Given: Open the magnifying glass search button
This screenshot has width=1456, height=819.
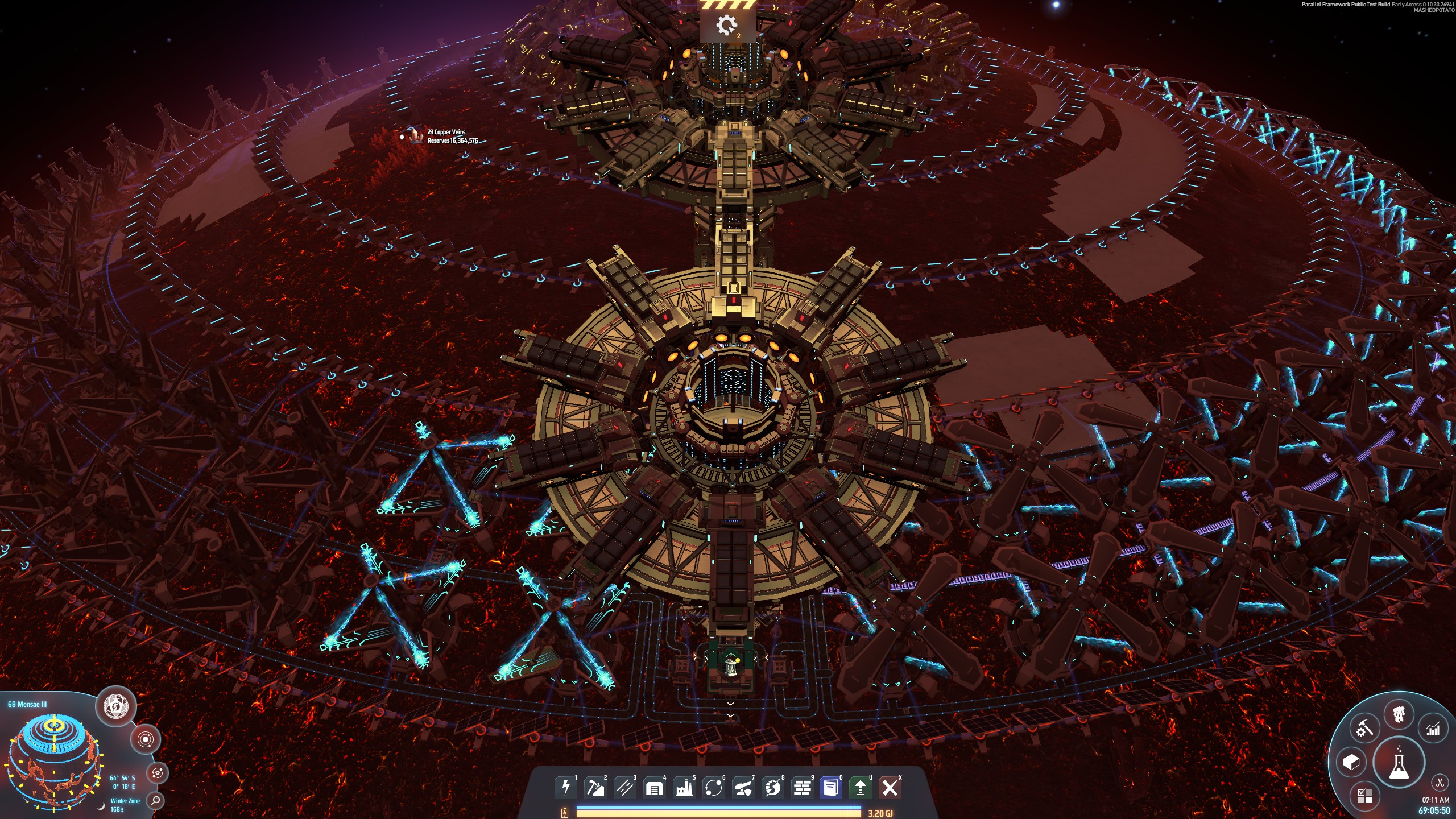Looking at the screenshot, I should 155,801.
